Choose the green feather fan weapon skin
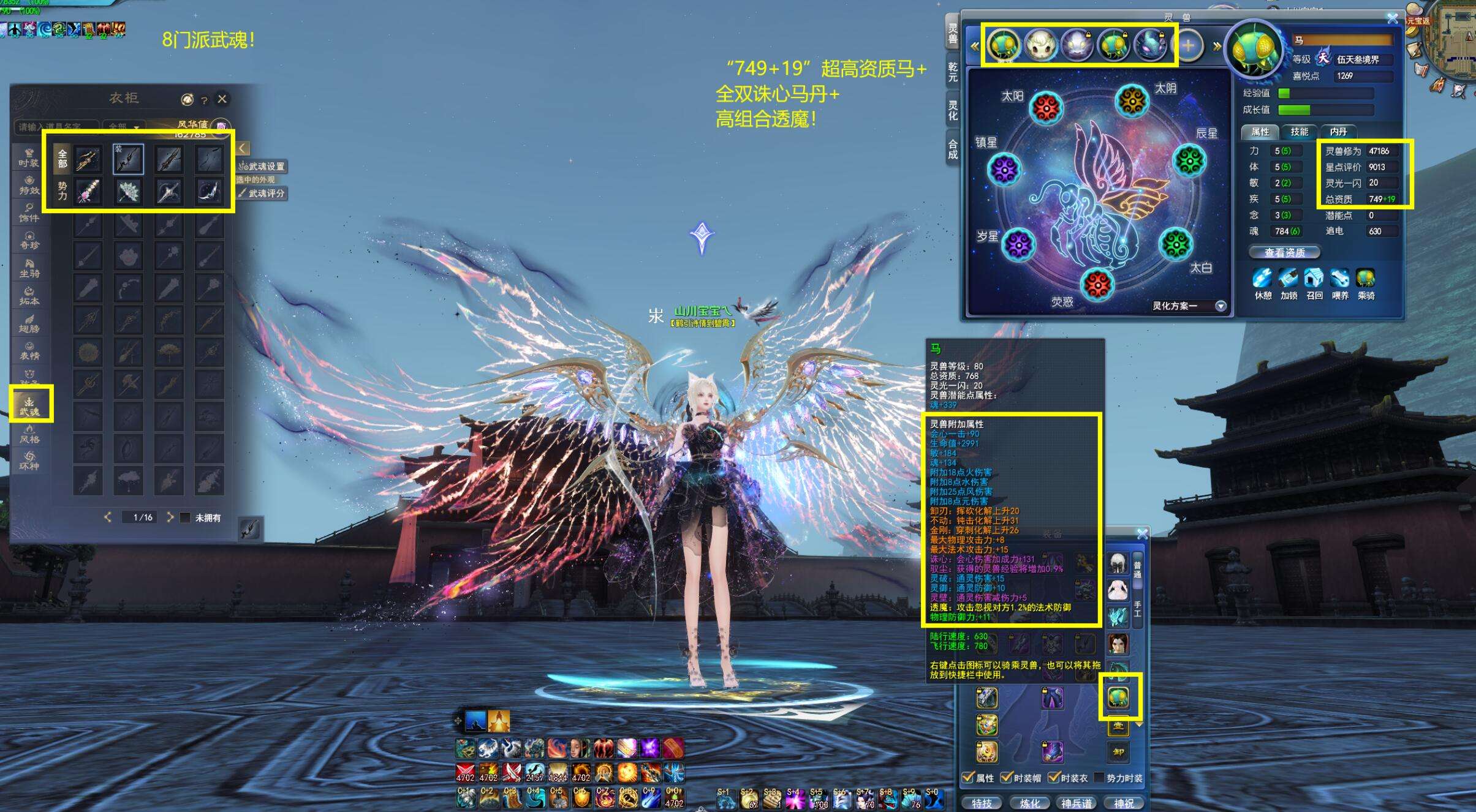 pos(128,192)
